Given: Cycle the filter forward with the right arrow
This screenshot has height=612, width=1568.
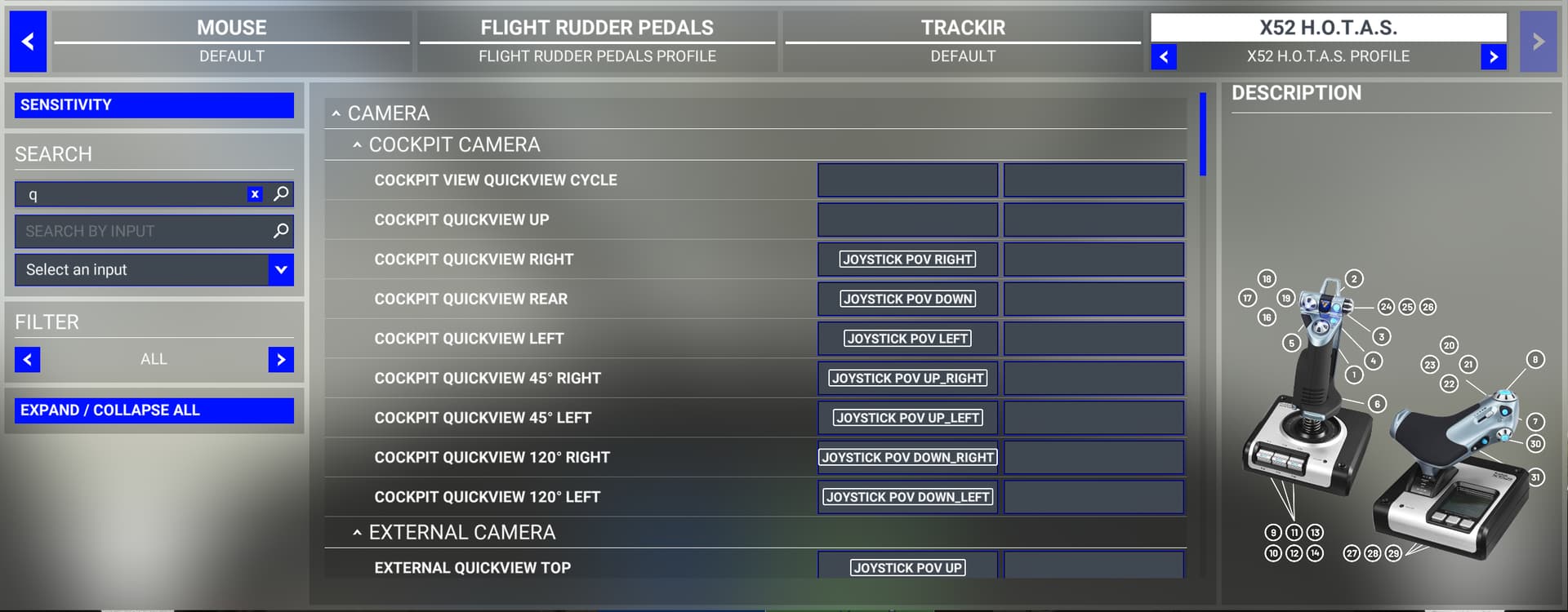Looking at the screenshot, I should [x=281, y=359].
